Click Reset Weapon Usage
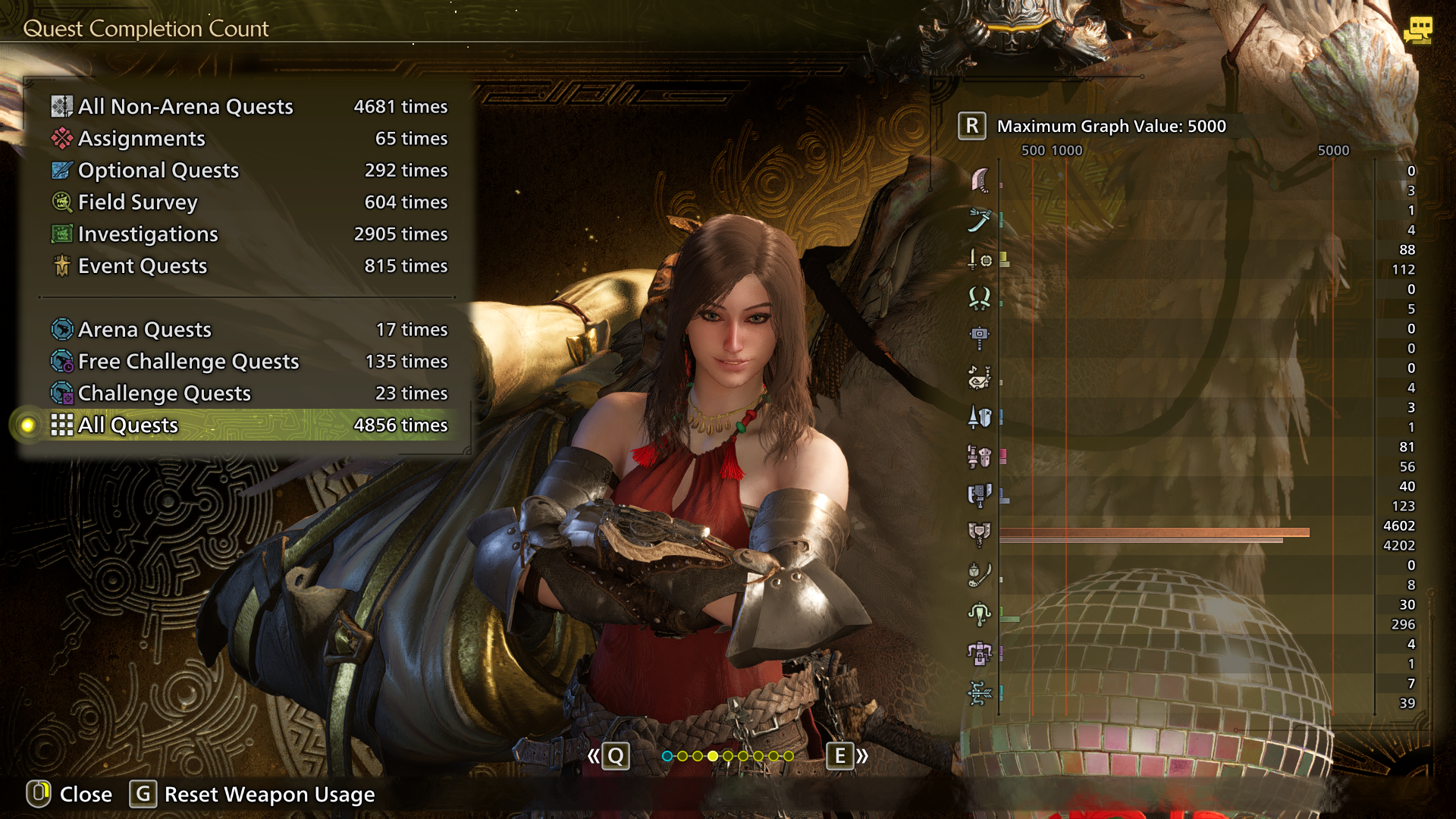The width and height of the screenshot is (1456, 819). click(x=253, y=794)
